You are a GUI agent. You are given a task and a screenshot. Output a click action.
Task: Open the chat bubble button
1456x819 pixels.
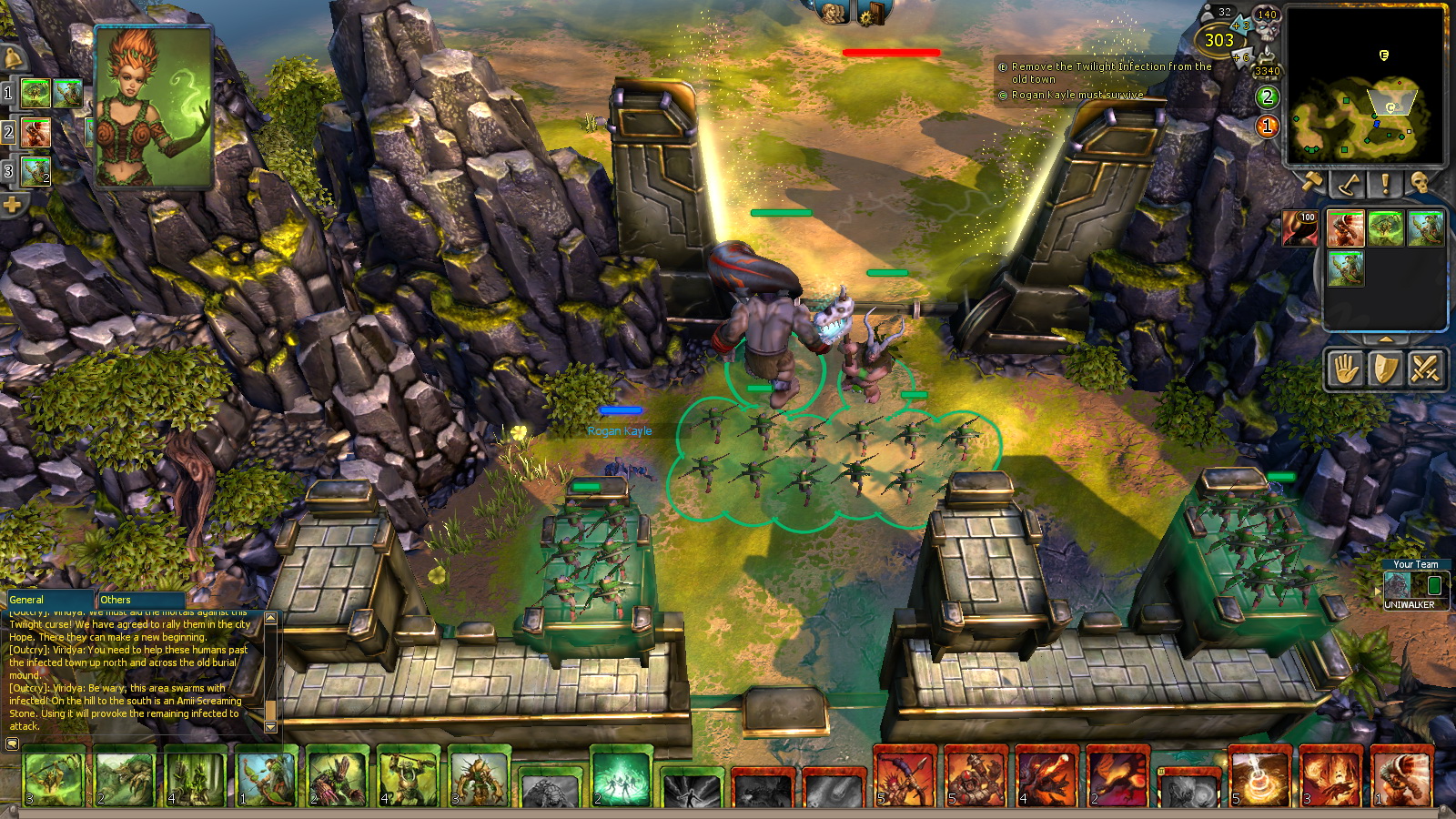[x=12, y=743]
